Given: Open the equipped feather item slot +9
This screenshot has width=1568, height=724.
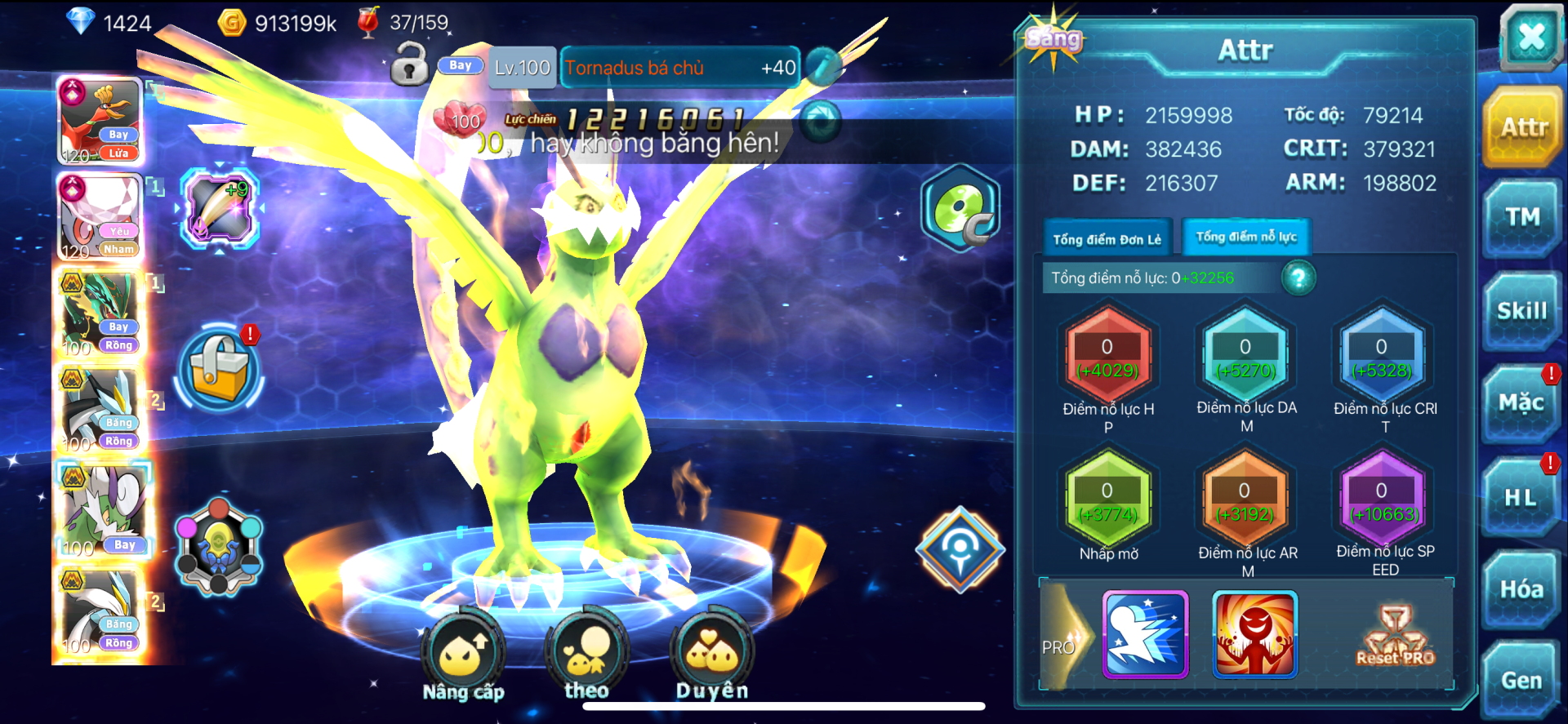Looking at the screenshot, I should pos(219,209).
